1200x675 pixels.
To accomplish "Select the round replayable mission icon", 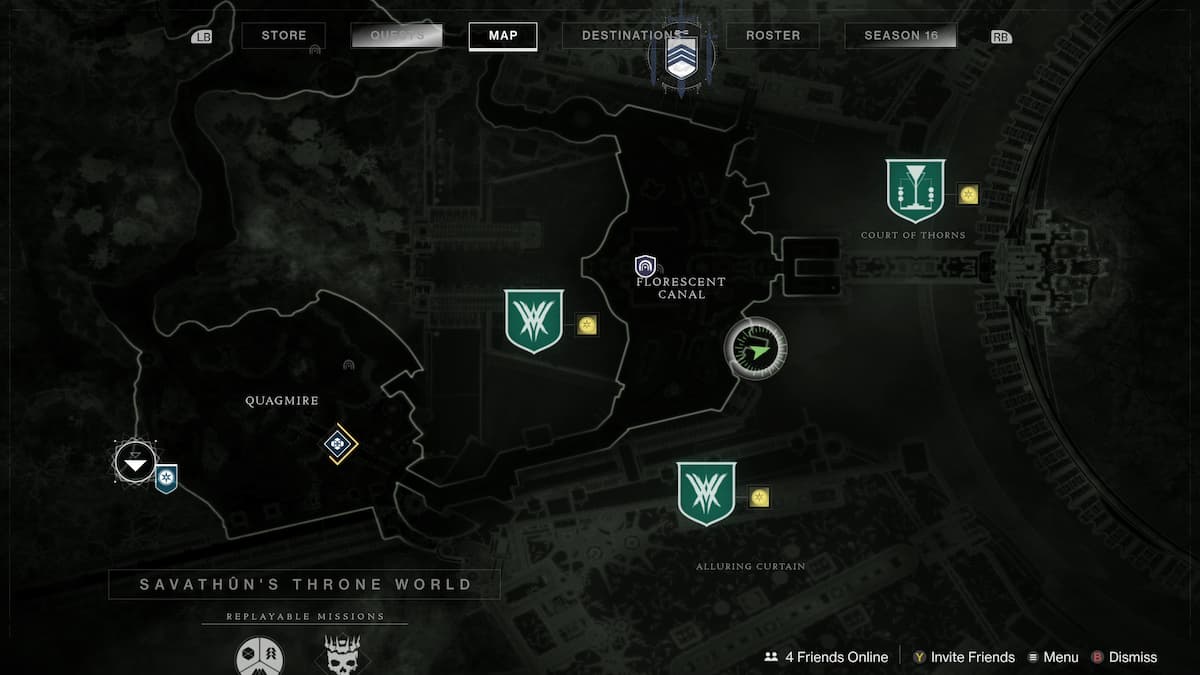I will [x=259, y=657].
